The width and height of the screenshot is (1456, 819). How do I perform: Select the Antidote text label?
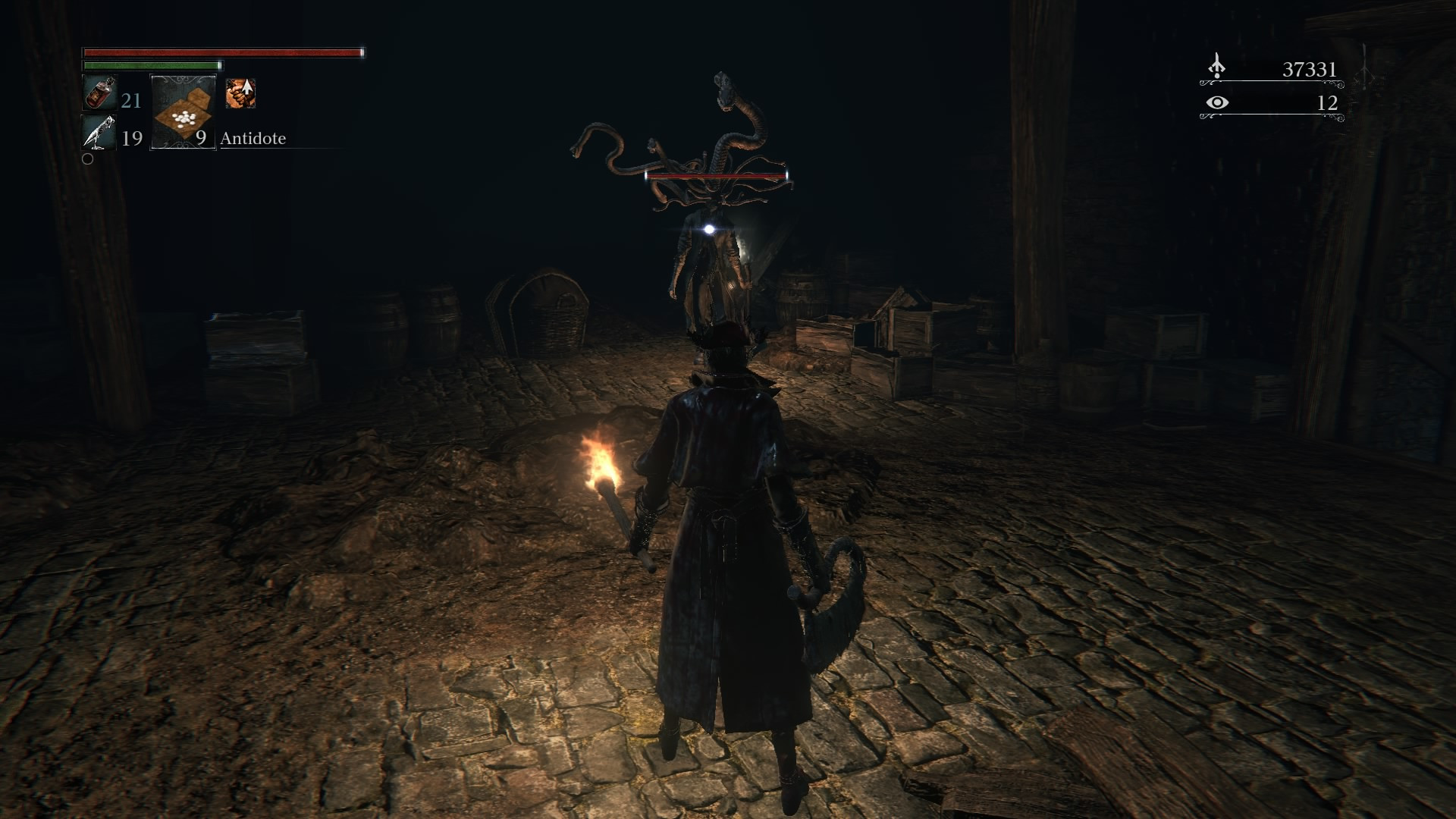tap(253, 139)
